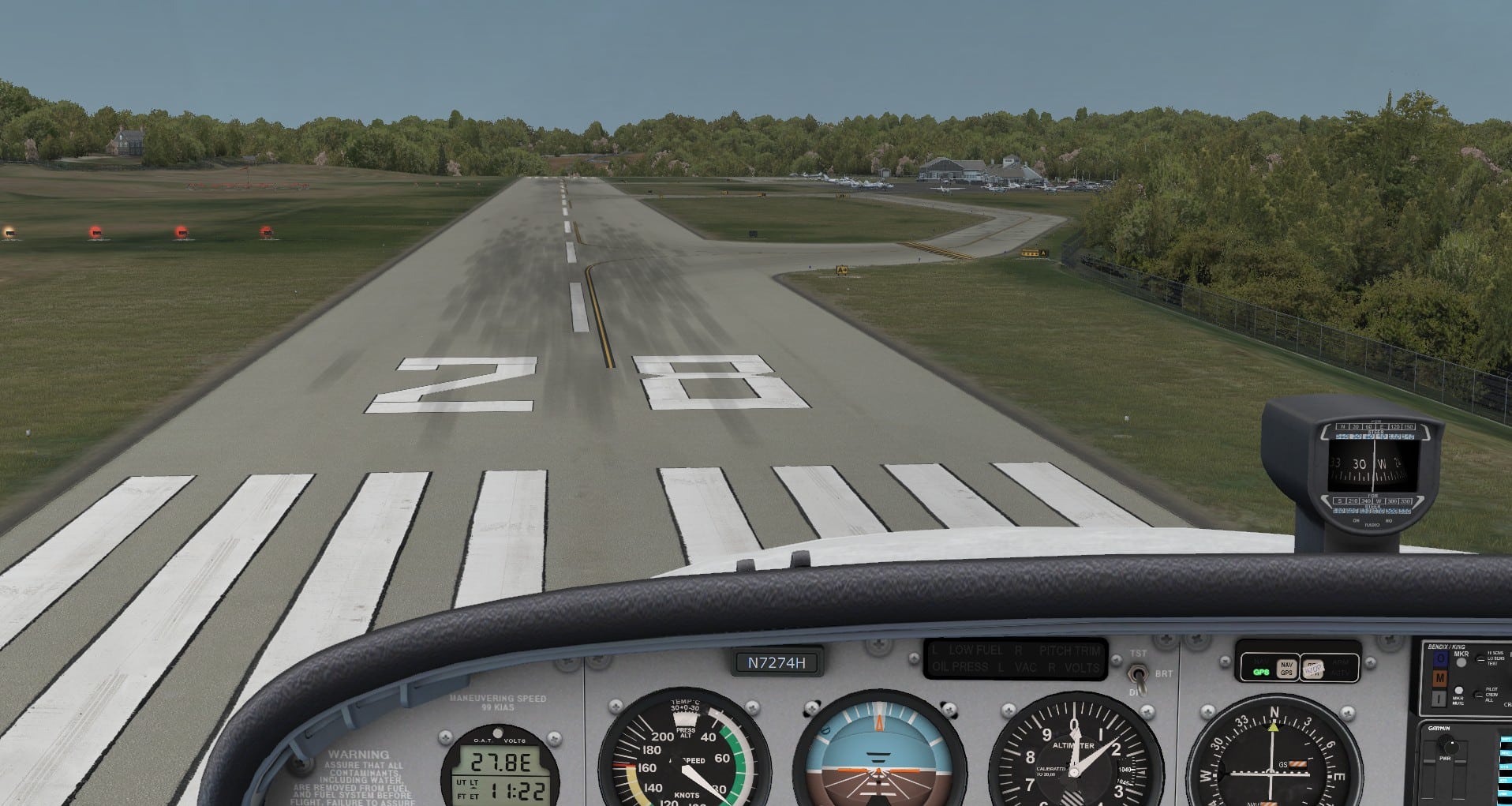1512x806 pixels.
Task: Hit the MKR MUTE button
Action: 1458,691
